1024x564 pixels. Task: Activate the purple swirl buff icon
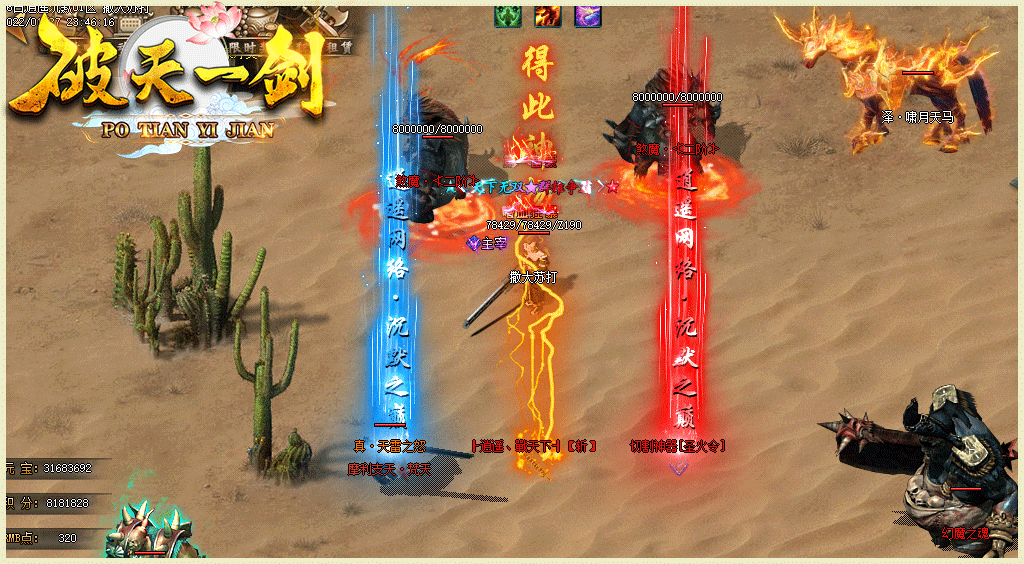[x=587, y=15]
